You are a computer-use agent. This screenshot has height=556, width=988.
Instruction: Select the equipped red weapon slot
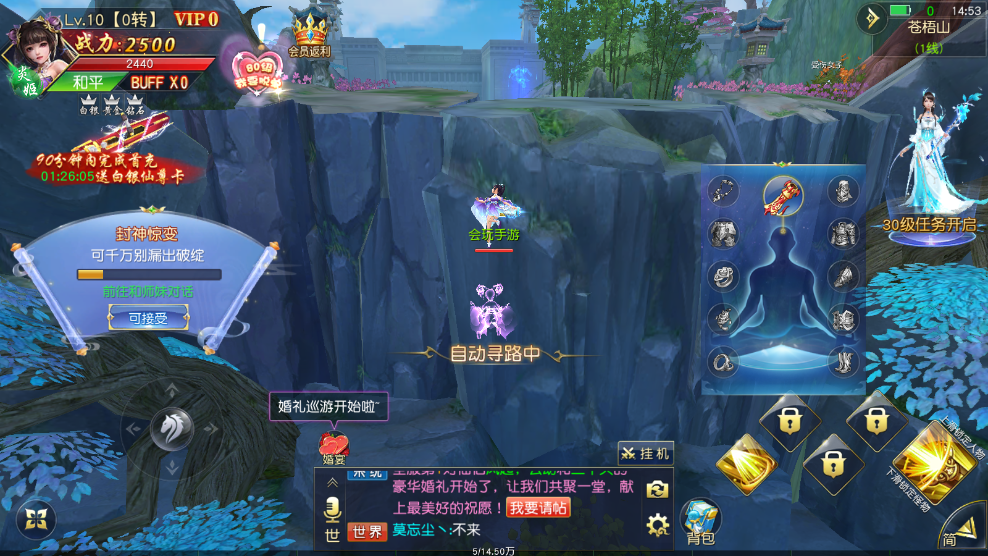pos(781,194)
